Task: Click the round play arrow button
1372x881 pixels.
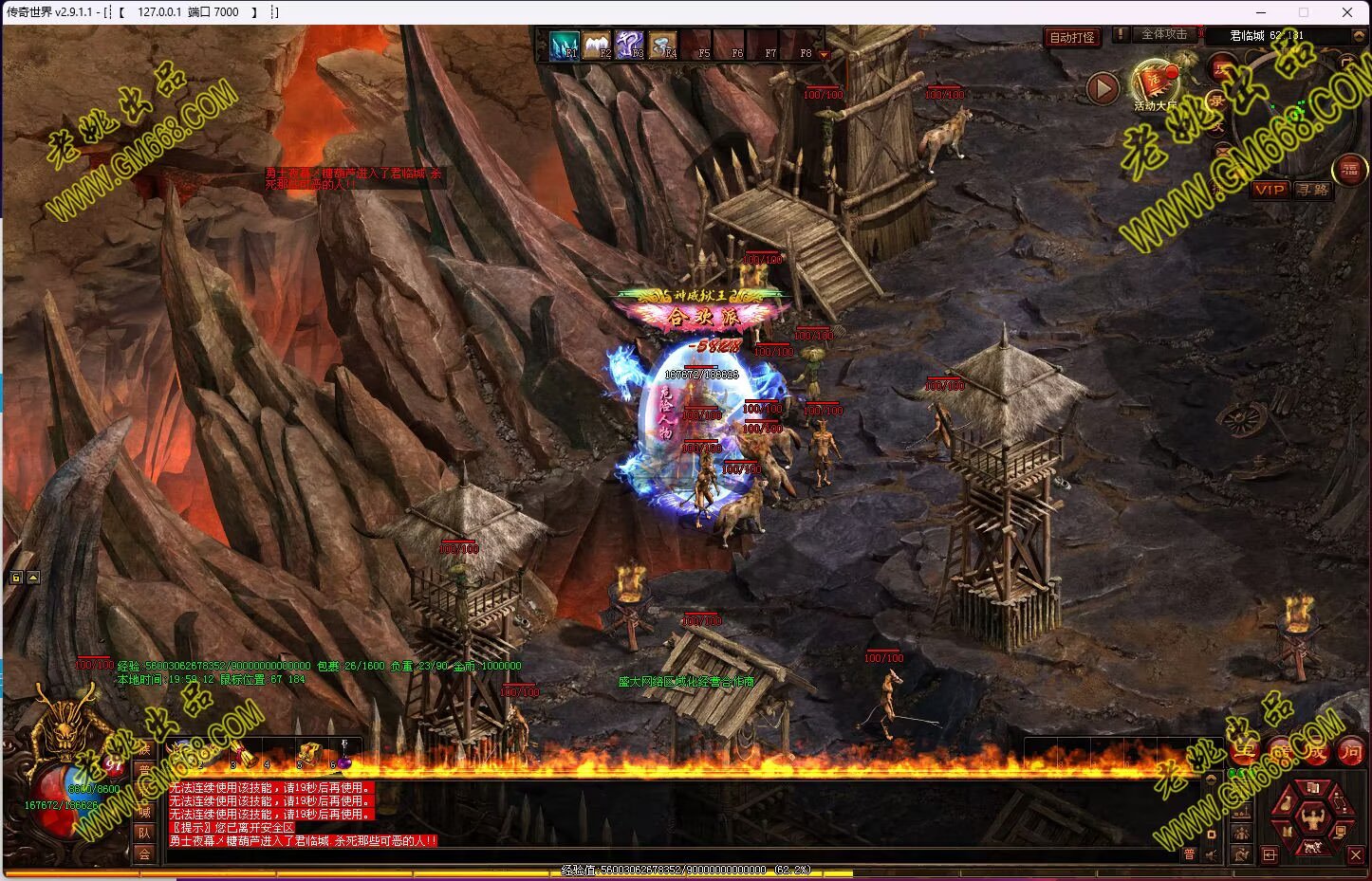Action: tap(1102, 89)
